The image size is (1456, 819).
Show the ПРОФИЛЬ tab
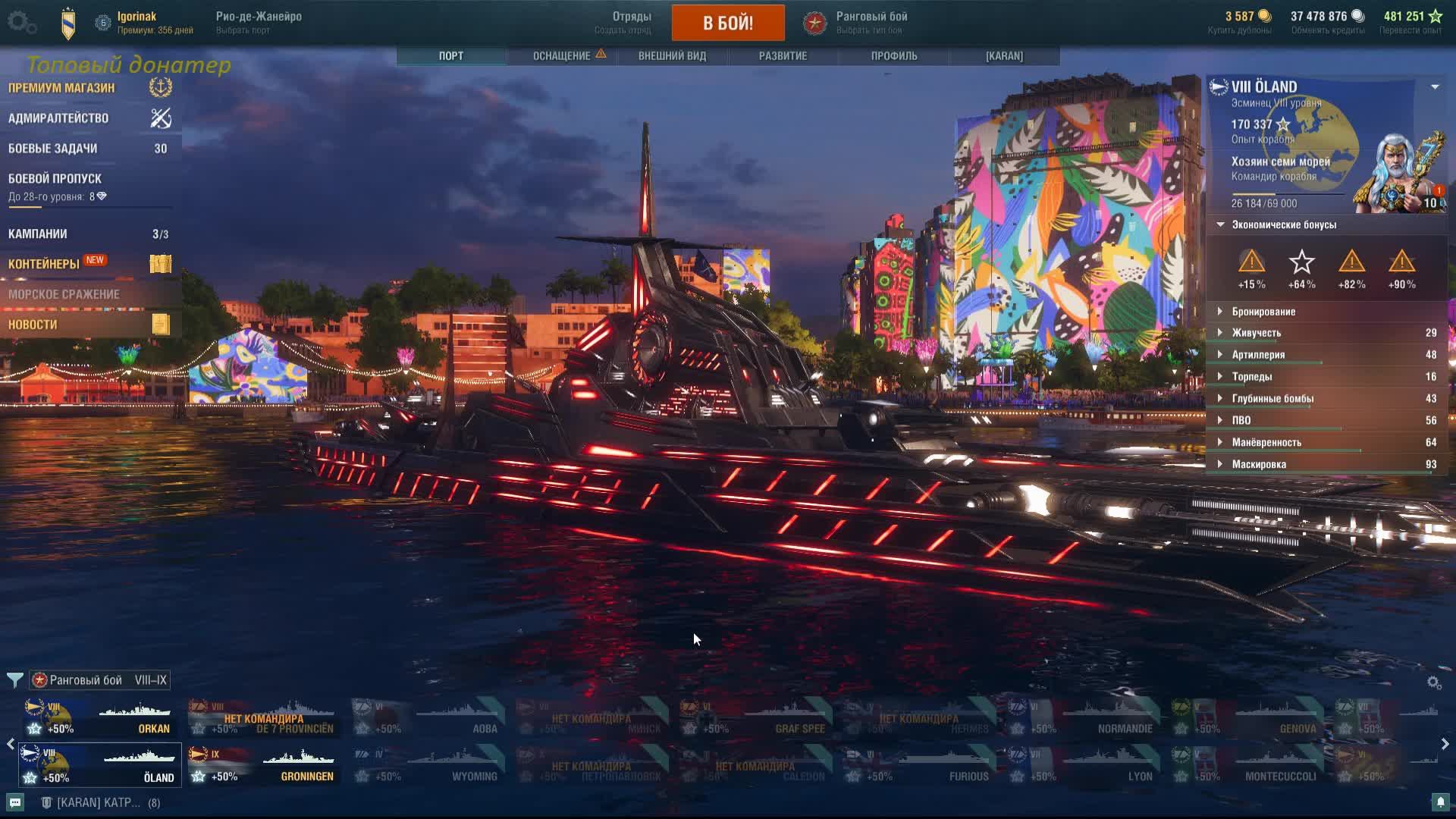coord(894,56)
